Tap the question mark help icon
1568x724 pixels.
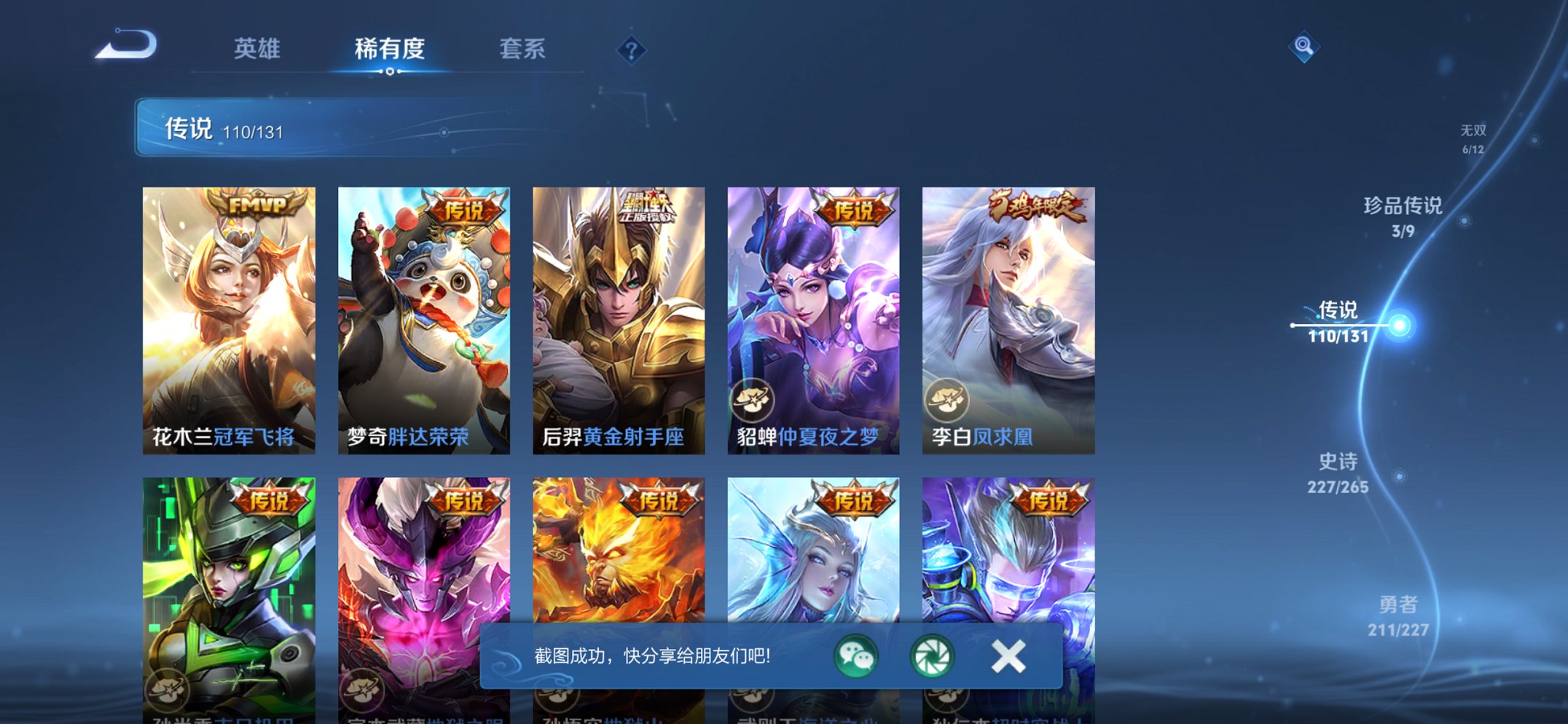632,50
